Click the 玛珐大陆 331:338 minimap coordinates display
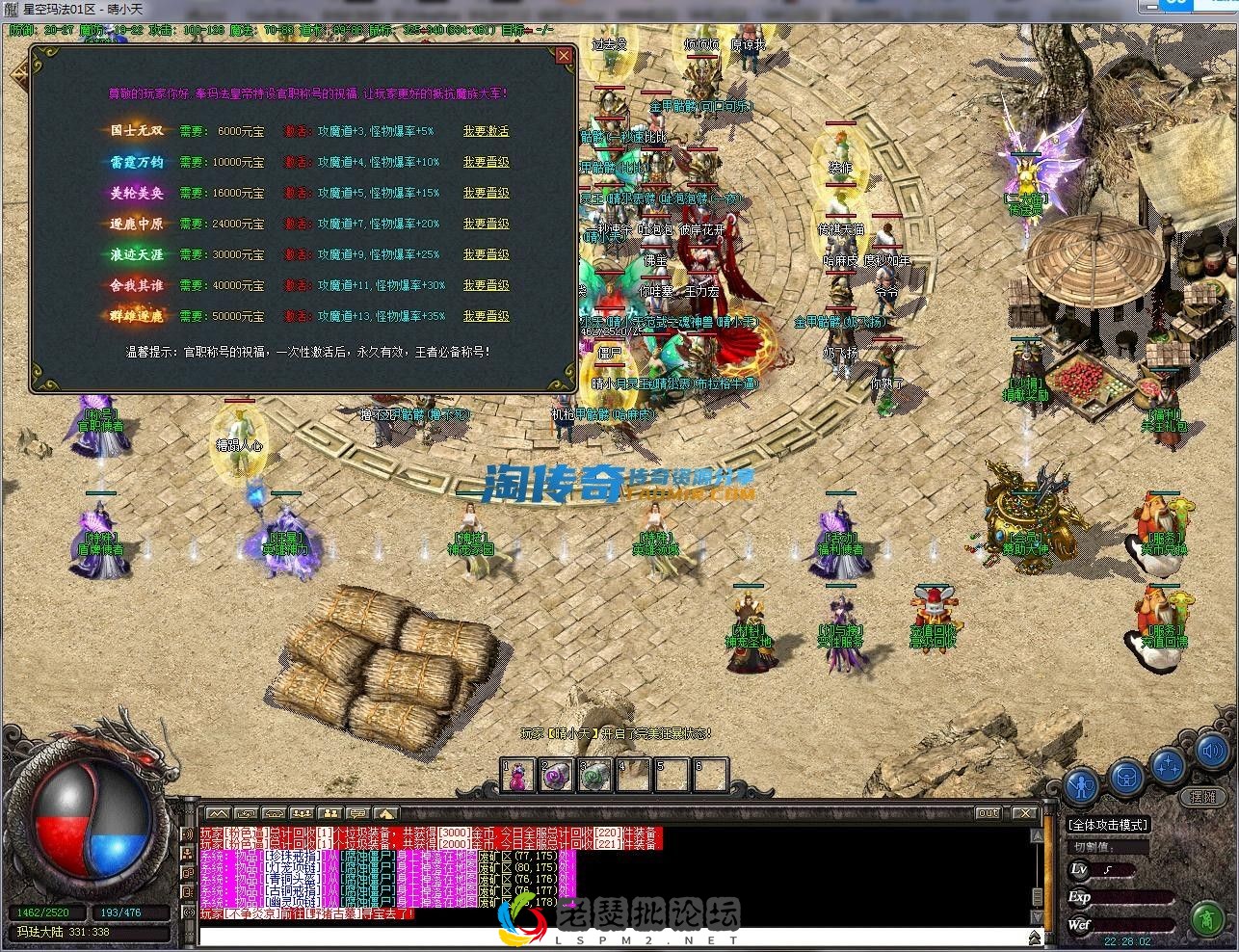Screen dimensions: 1239x952 tap(90, 931)
